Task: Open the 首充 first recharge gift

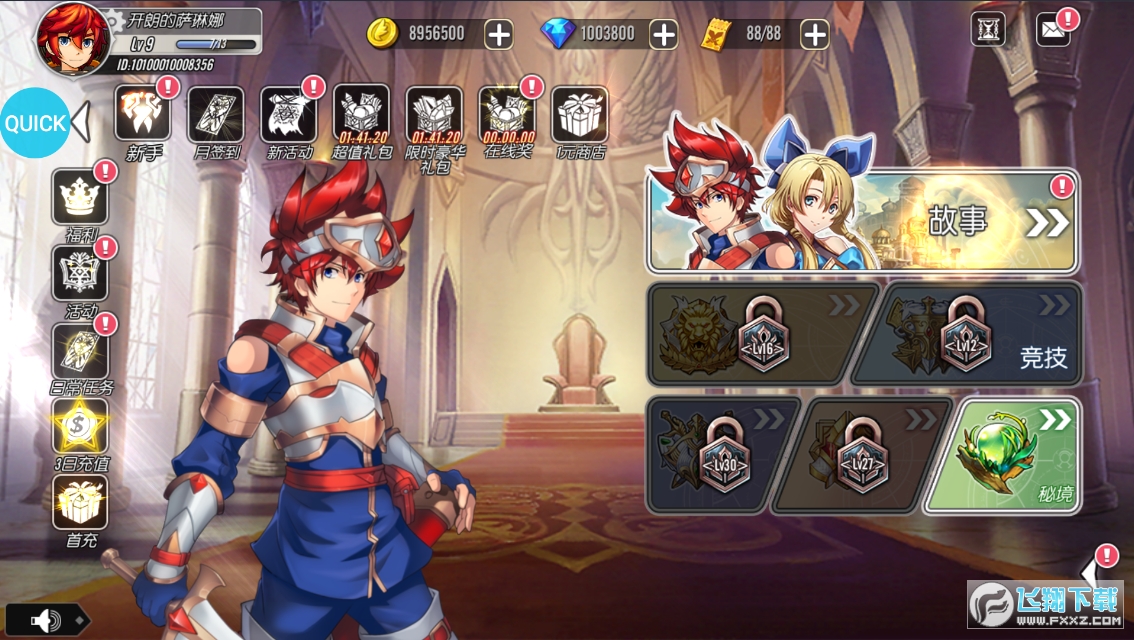Action: [x=80, y=502]
